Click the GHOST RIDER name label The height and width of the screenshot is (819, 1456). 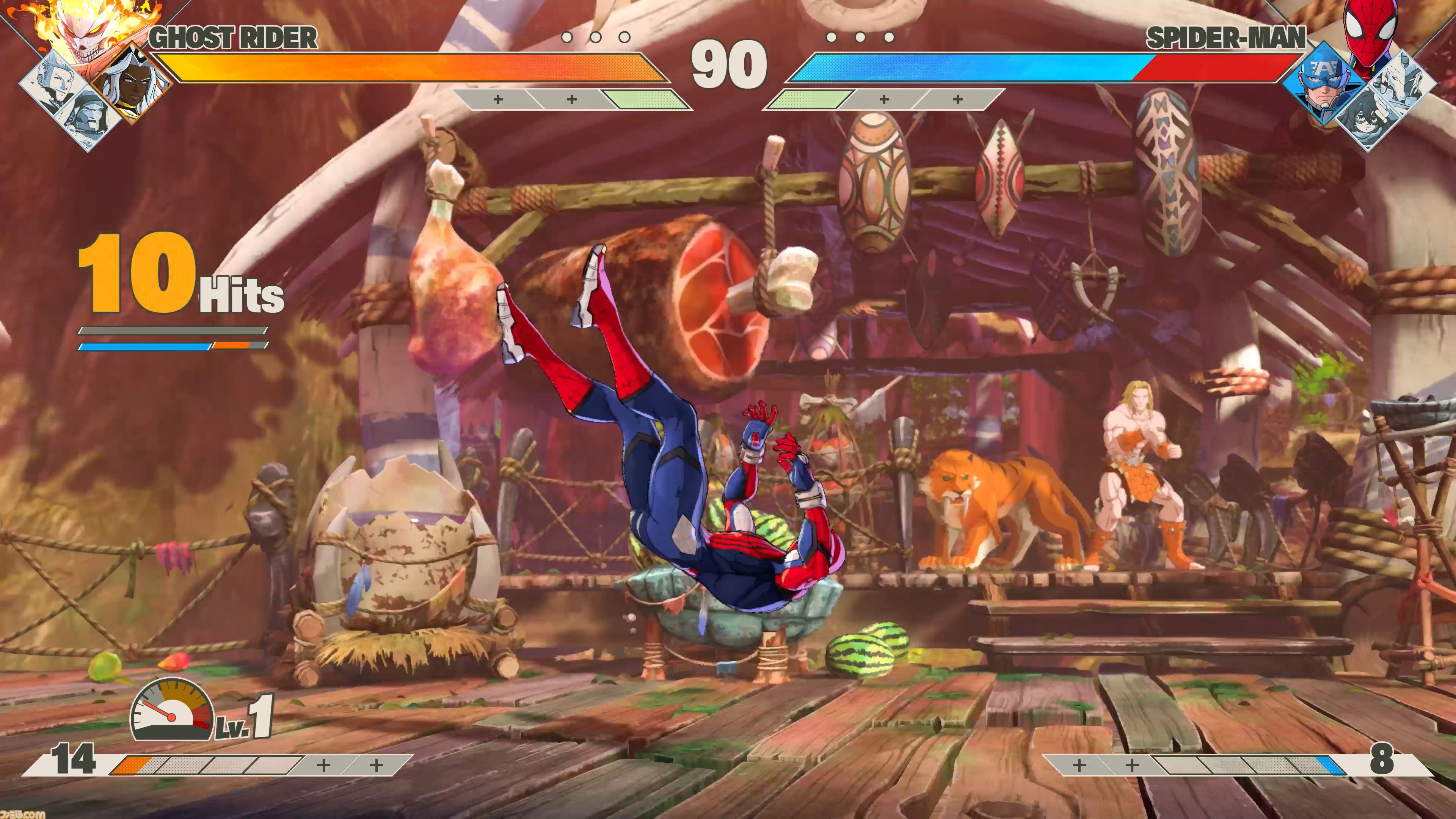click(232, 37)
